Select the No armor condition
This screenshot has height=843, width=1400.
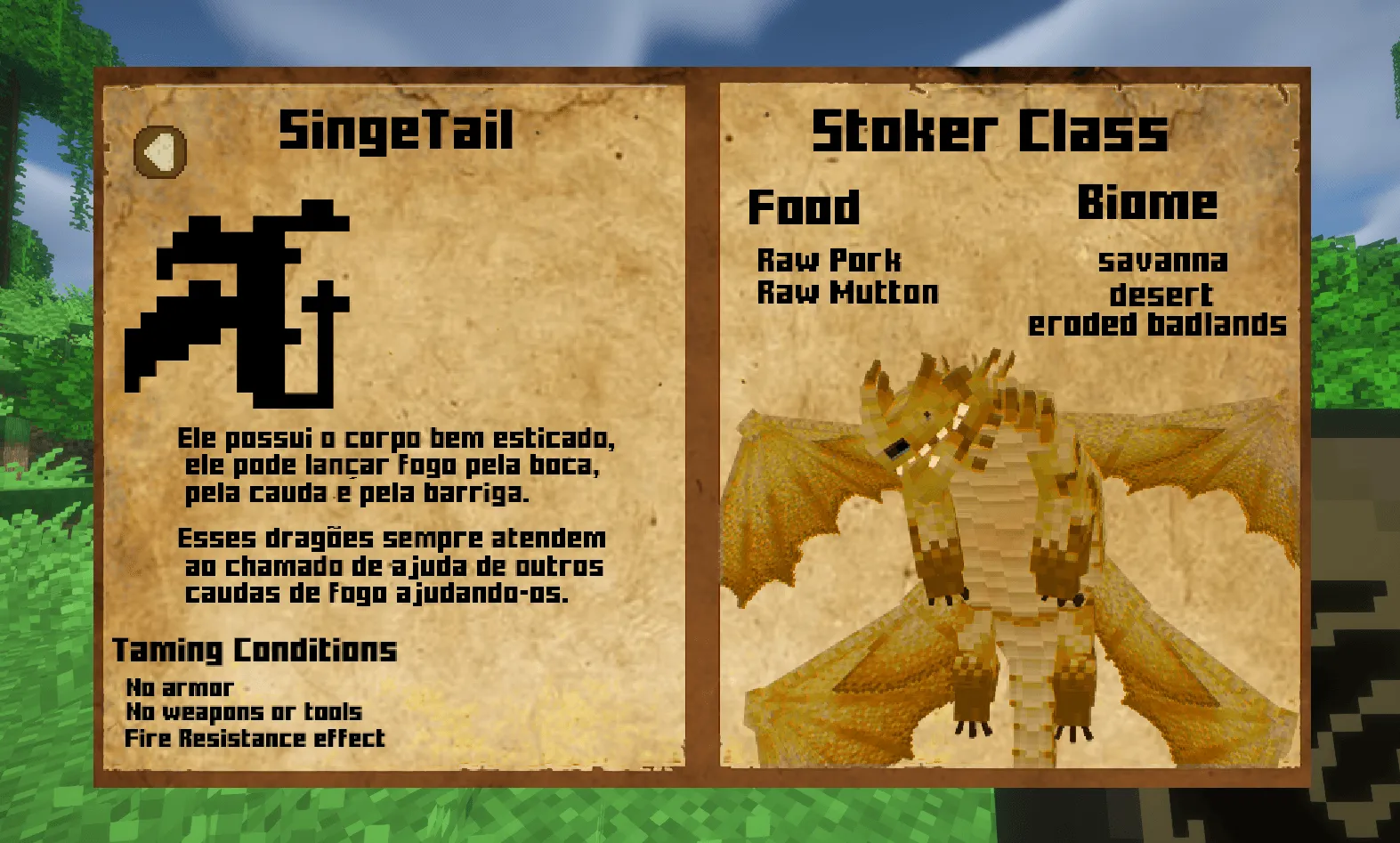click(x=179, y=687)
